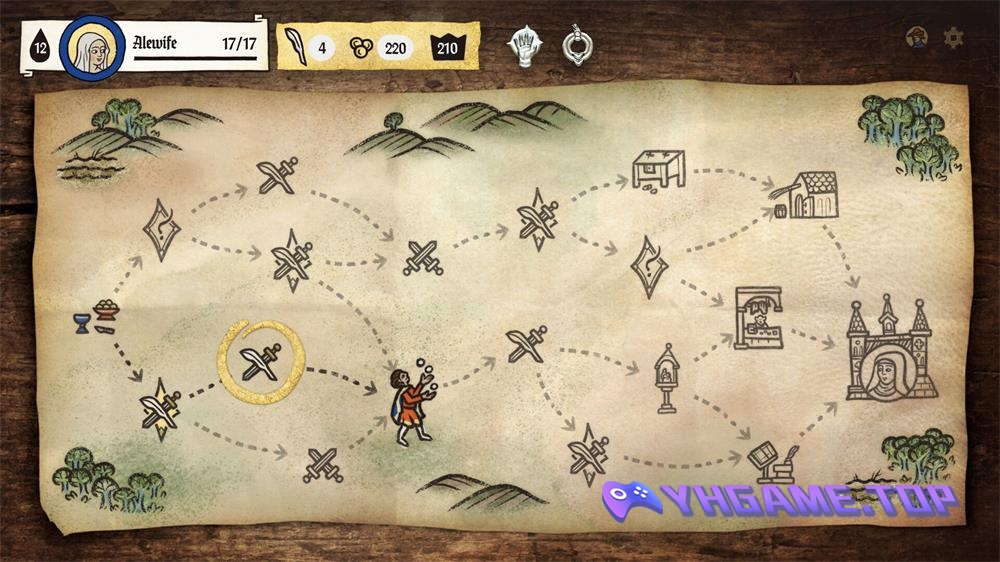This screenshot has height=562, width=1000.
Task: Select the chalice and bowl starting node
Action: tap(94, 317)
